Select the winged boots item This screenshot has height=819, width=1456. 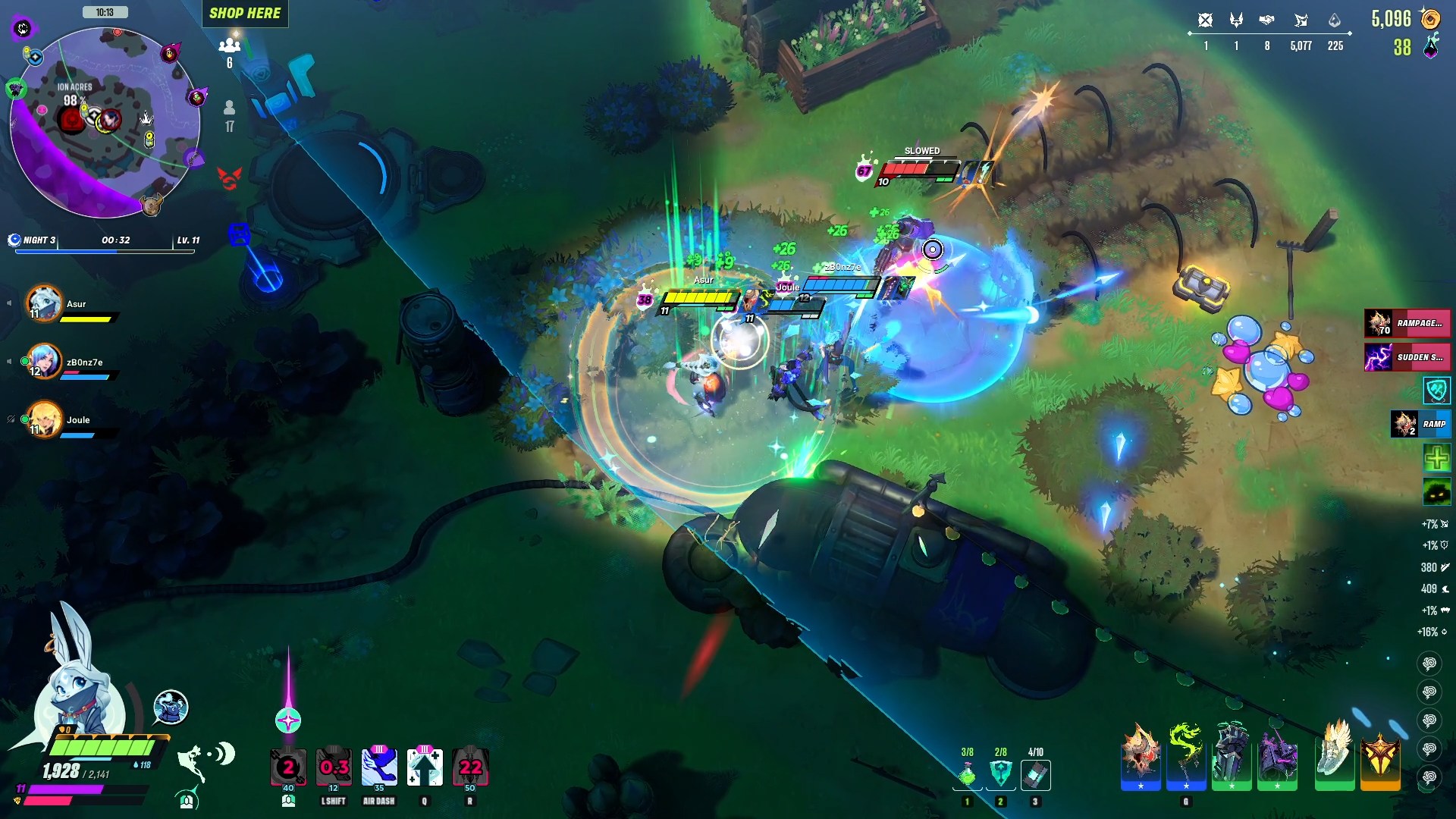1334,756
